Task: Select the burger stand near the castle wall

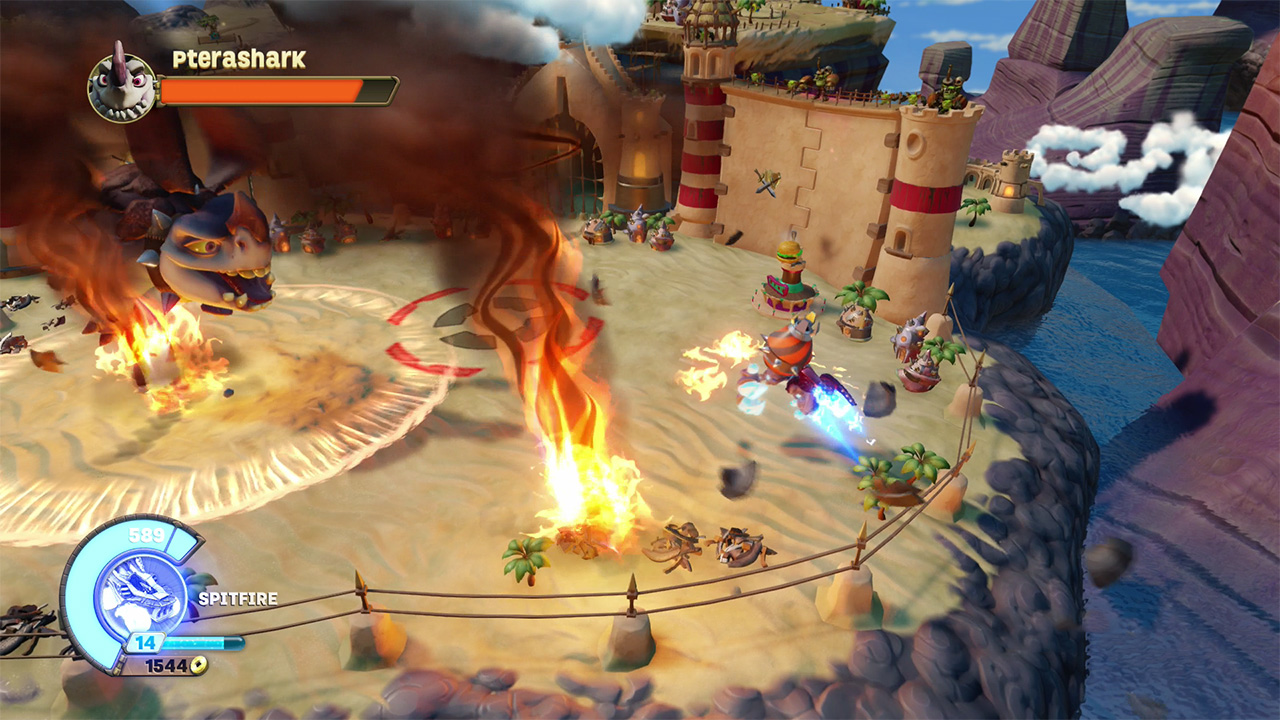Action: (x=789, y=280)
